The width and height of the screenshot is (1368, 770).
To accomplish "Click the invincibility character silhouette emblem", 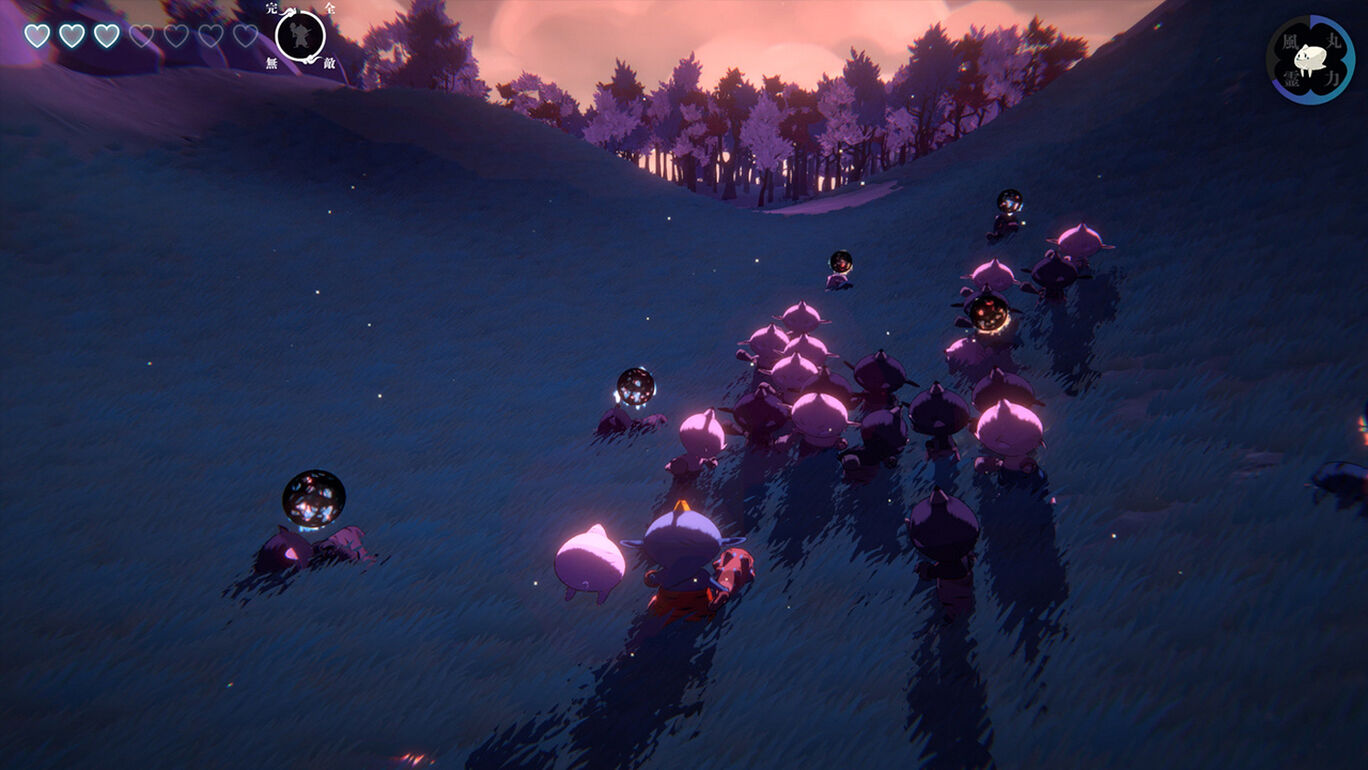I will 300,36.
